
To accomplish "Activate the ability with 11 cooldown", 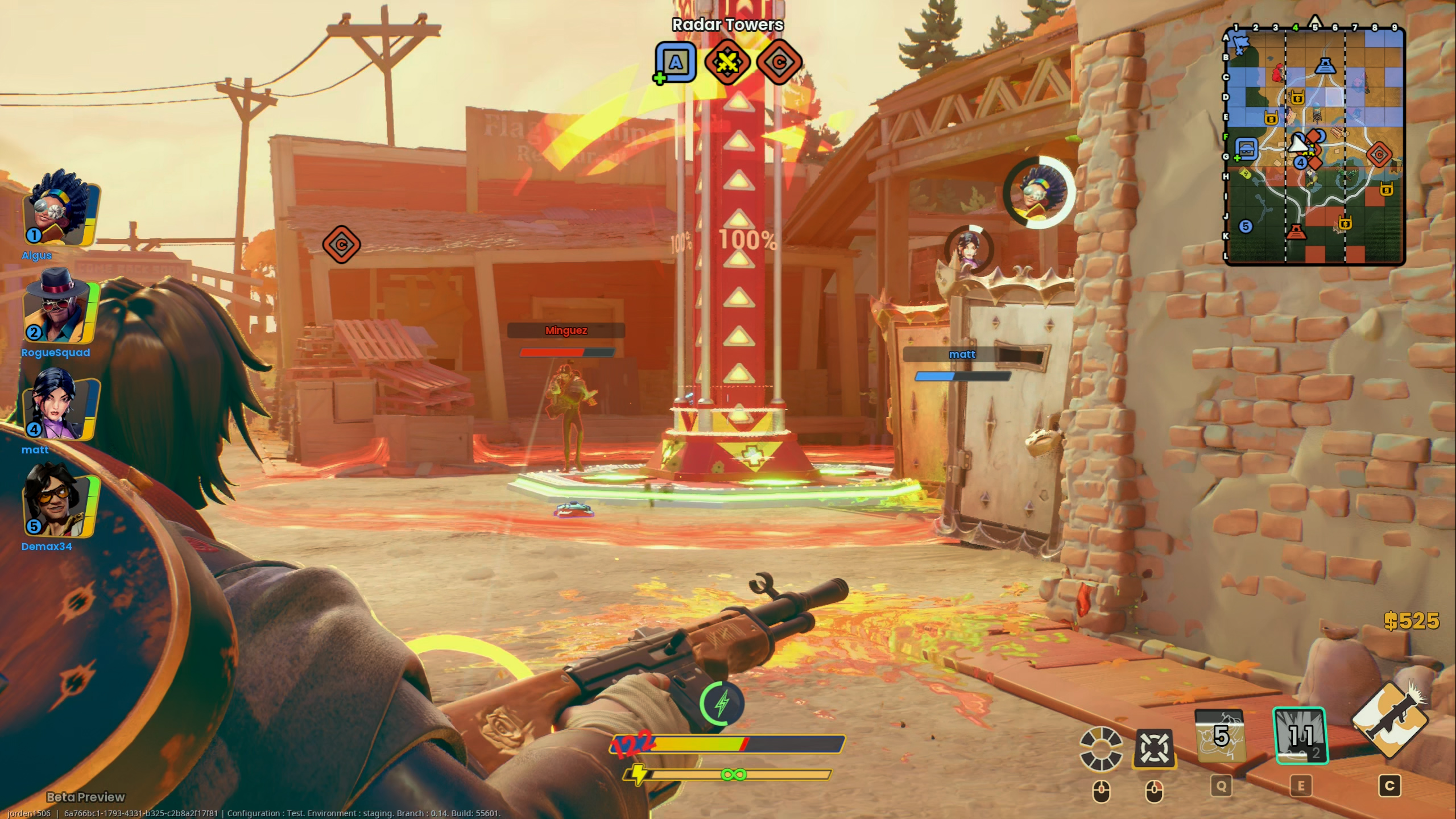I will point(1300,735).
